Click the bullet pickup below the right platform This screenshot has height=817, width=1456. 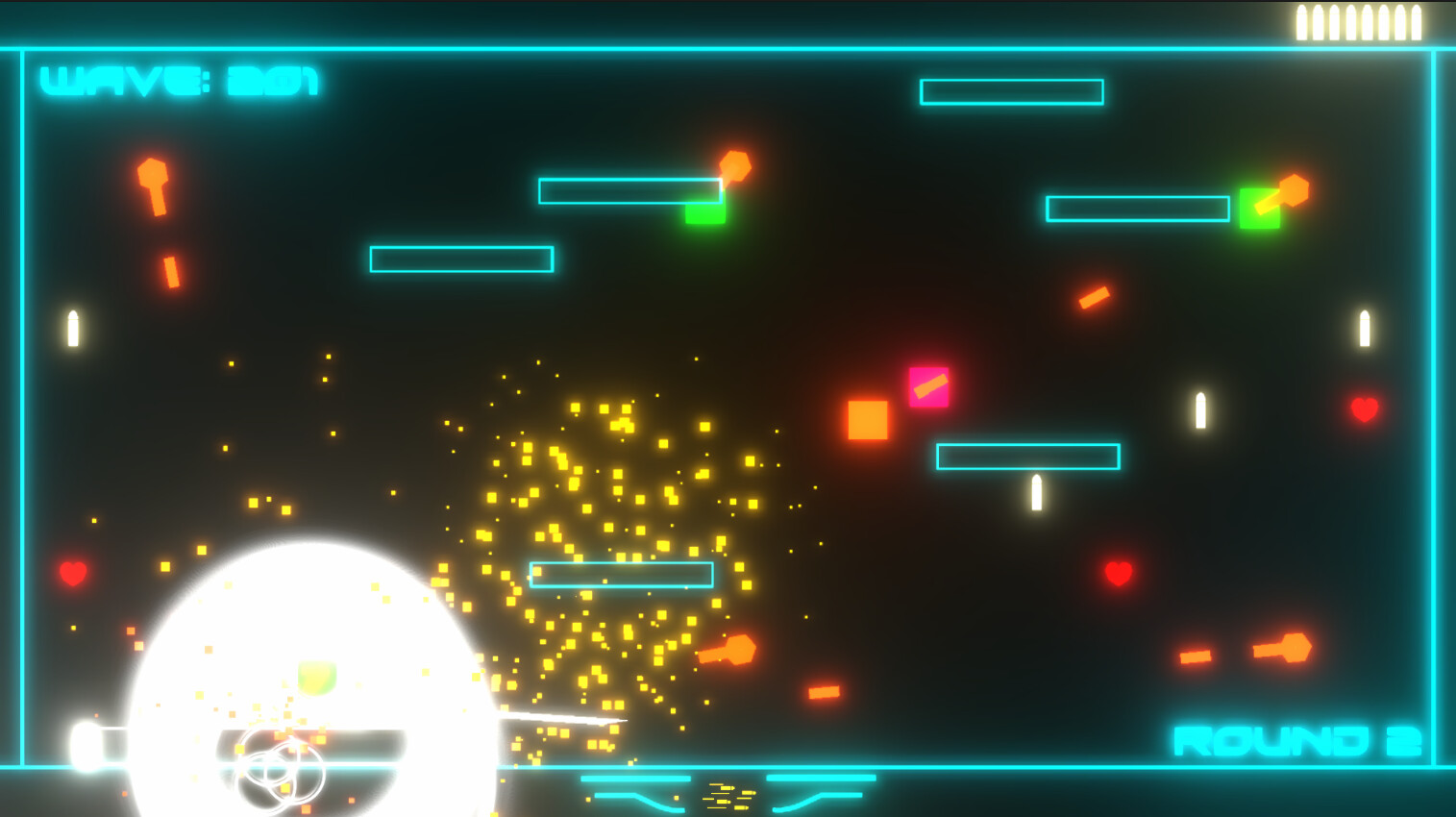click(1036, 493)
